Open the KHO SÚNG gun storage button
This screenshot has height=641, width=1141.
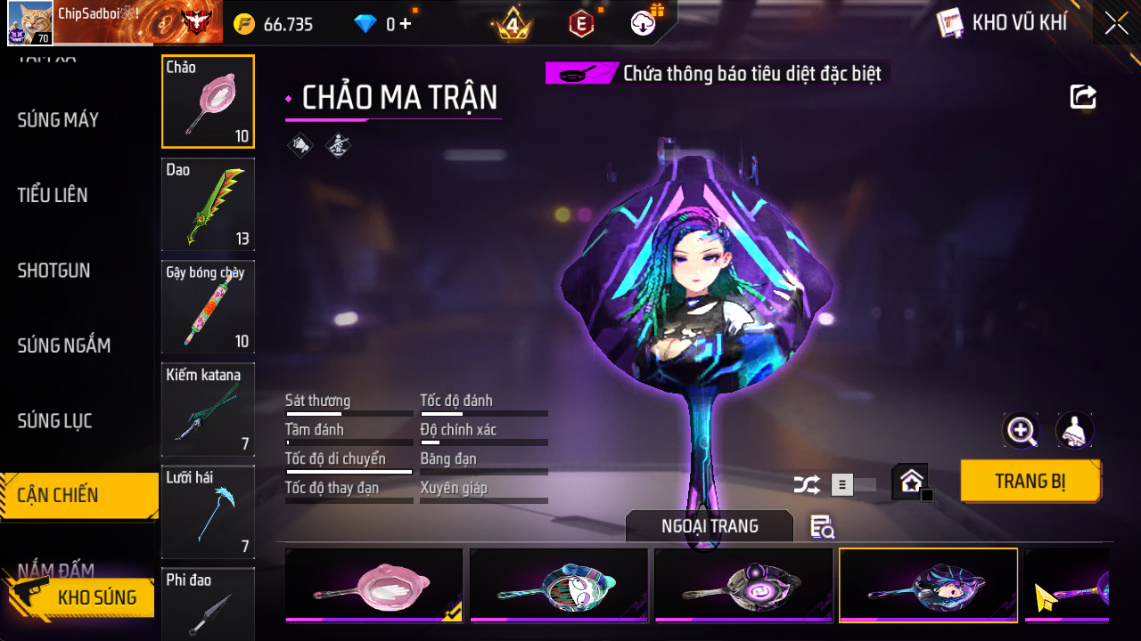tap(85, 598)
